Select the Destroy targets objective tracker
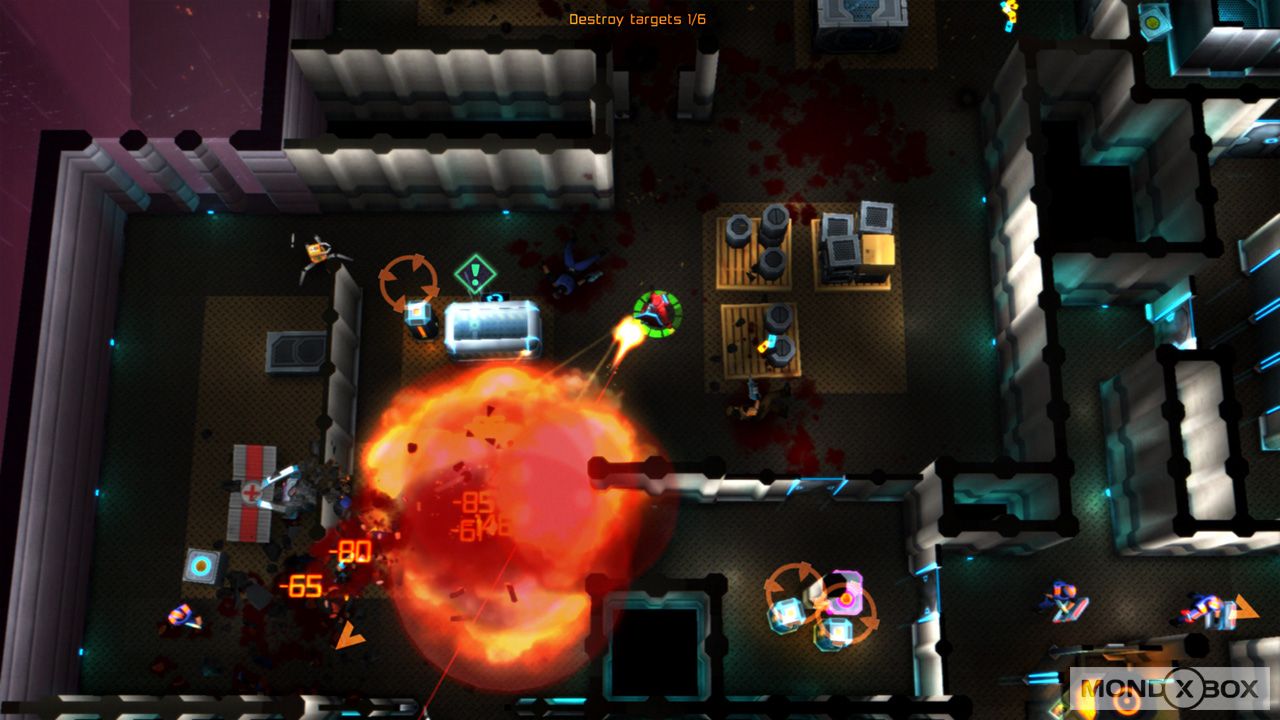This screenshot has width=1280, height=720. (637, 19)
